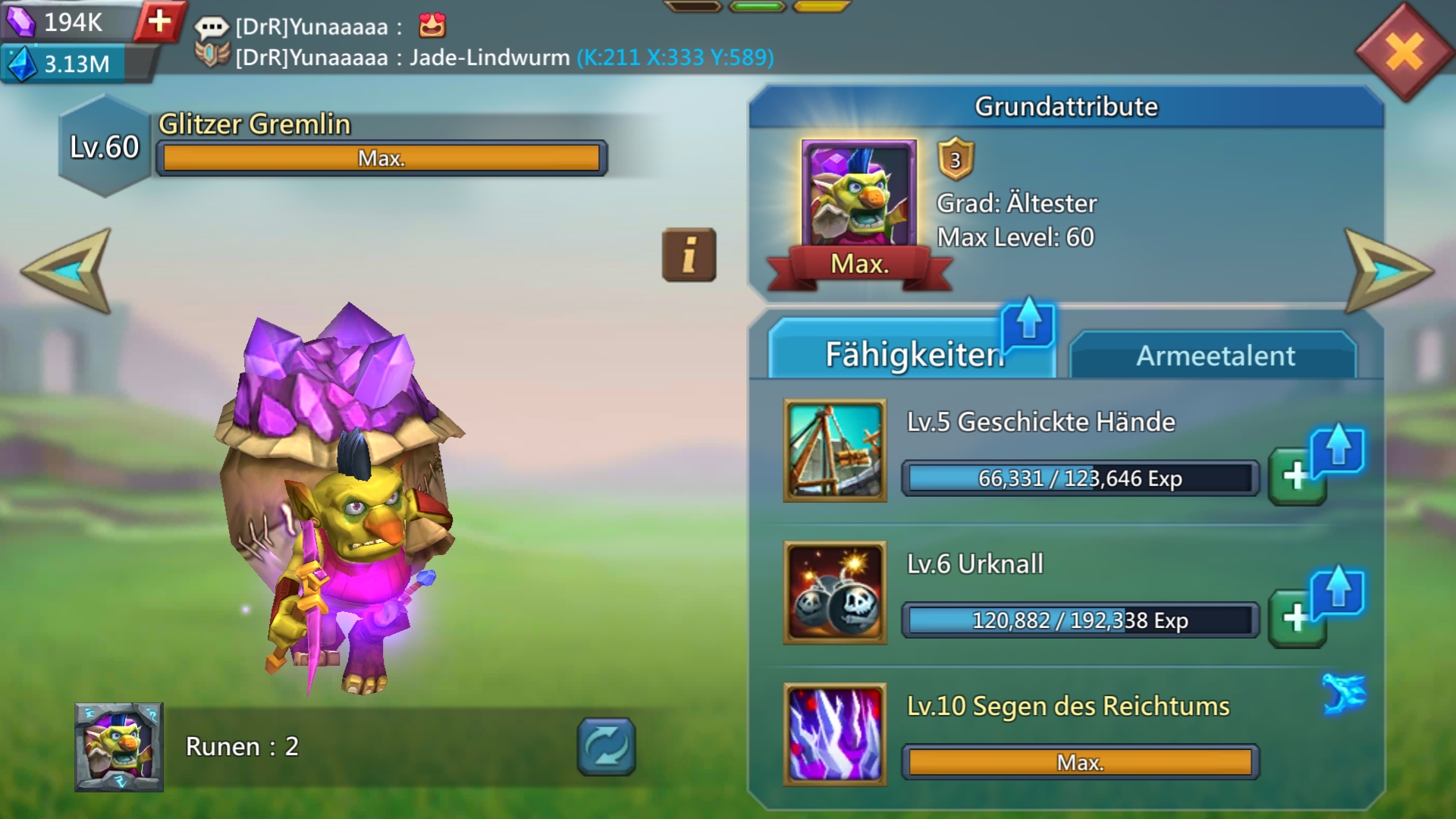Buy more purple gems with plus button

(x=159, y=21)
